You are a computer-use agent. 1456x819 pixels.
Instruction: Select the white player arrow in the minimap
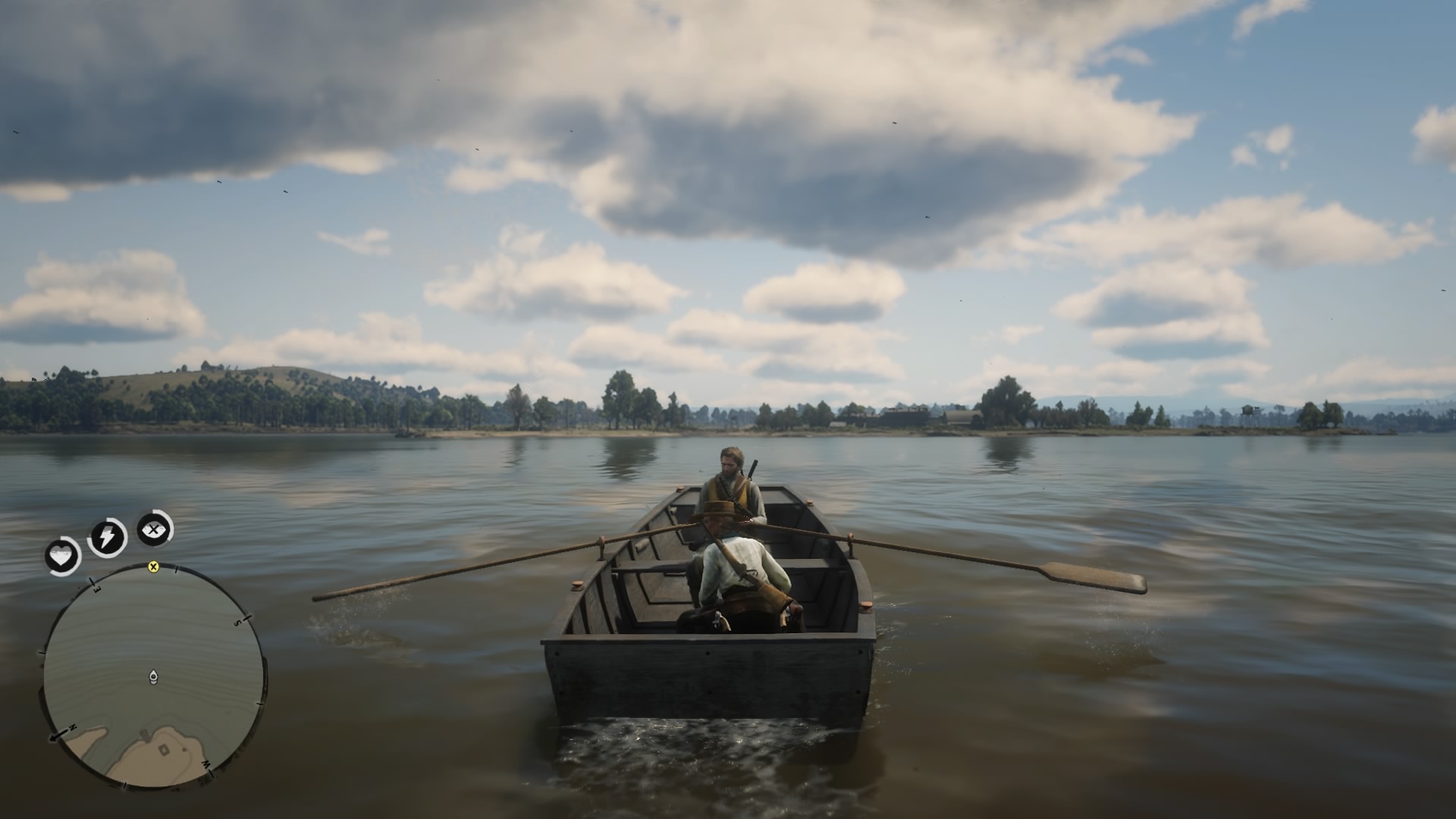coord(153,676)
